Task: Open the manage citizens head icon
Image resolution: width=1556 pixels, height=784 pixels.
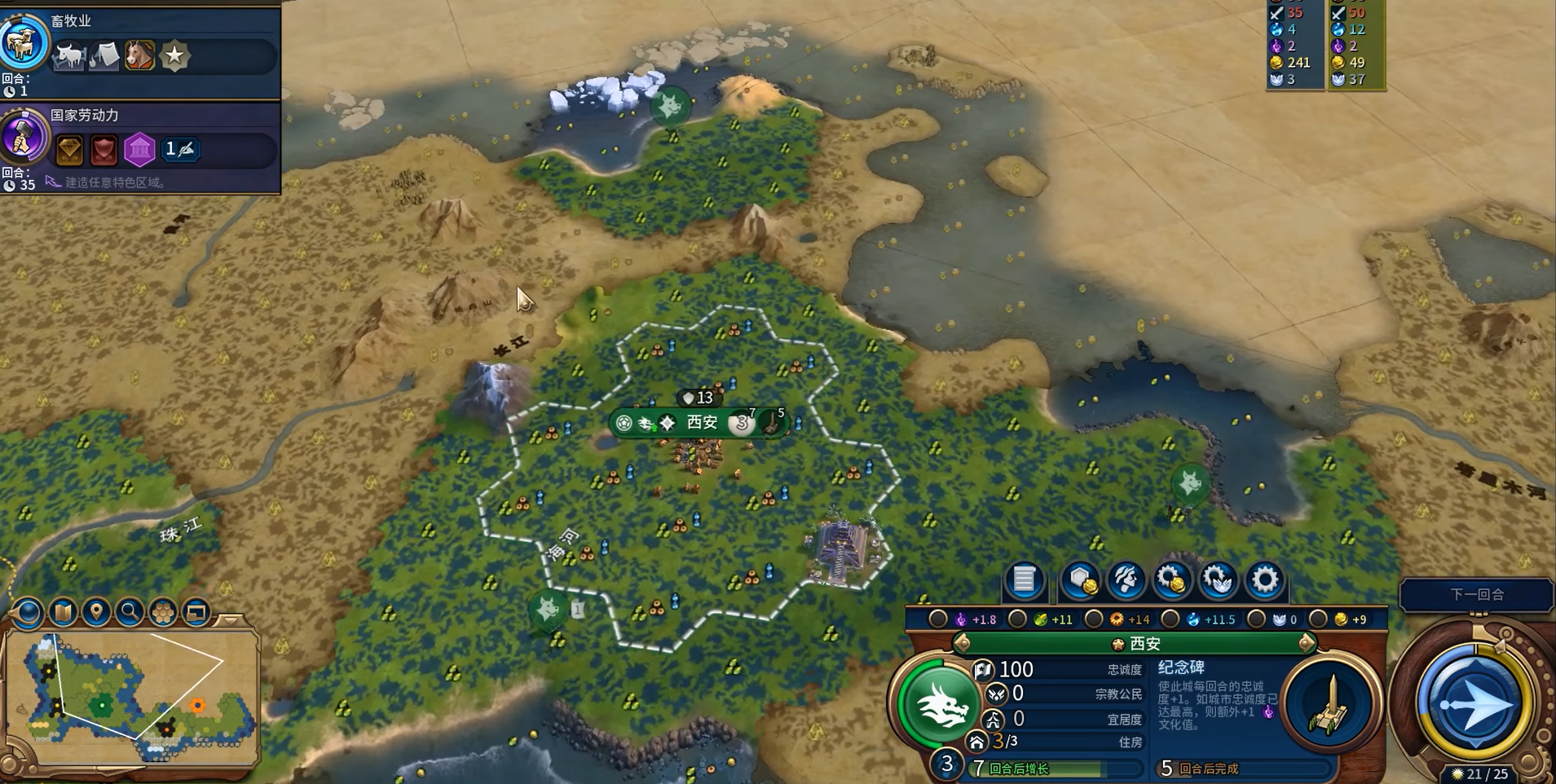Action: coord(1126,579)
